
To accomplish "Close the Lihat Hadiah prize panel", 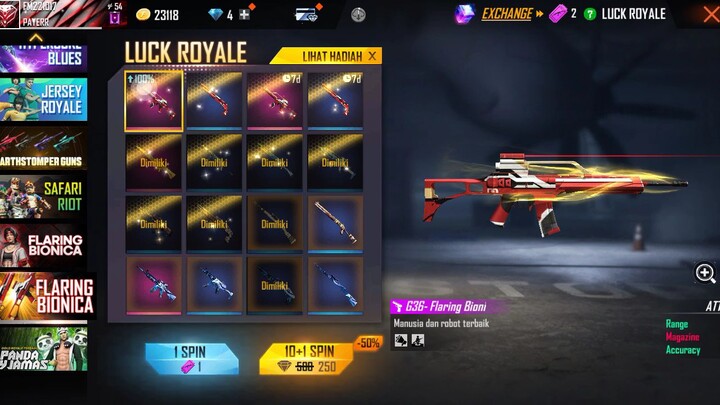I will pos(373,56).
